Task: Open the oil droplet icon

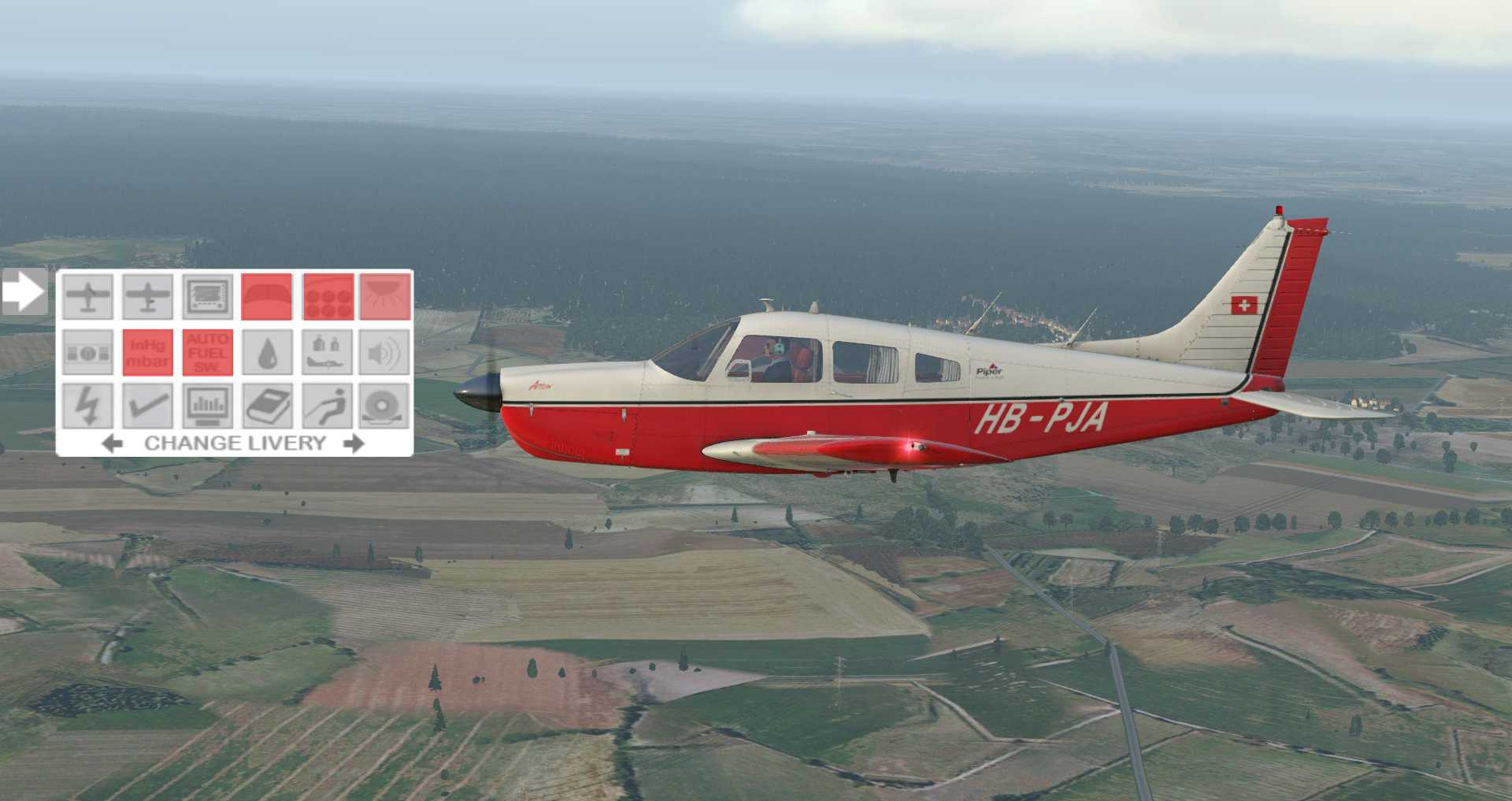Action: [267, 352]
